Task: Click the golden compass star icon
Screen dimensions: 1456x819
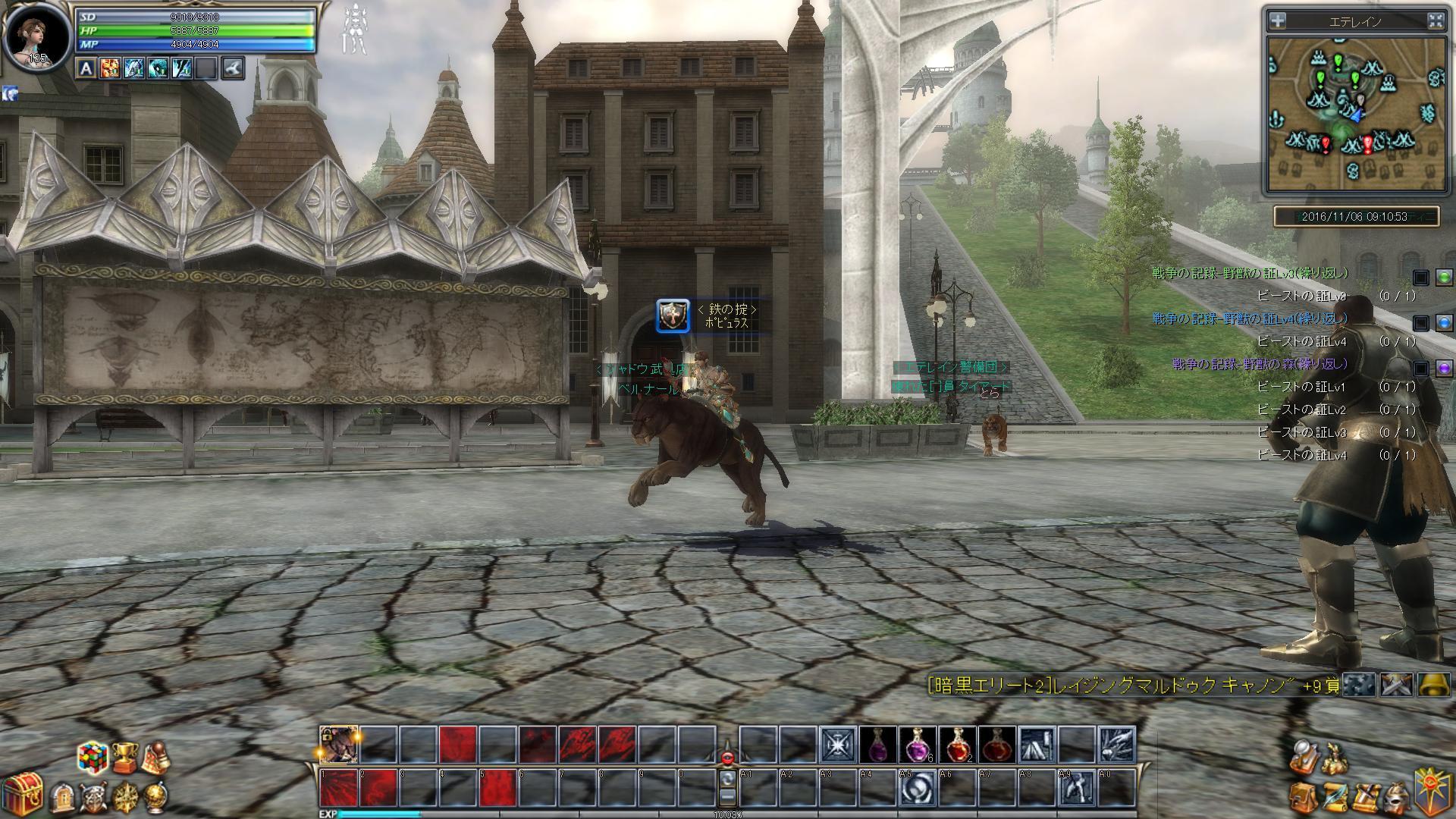Action: [124, 798]
